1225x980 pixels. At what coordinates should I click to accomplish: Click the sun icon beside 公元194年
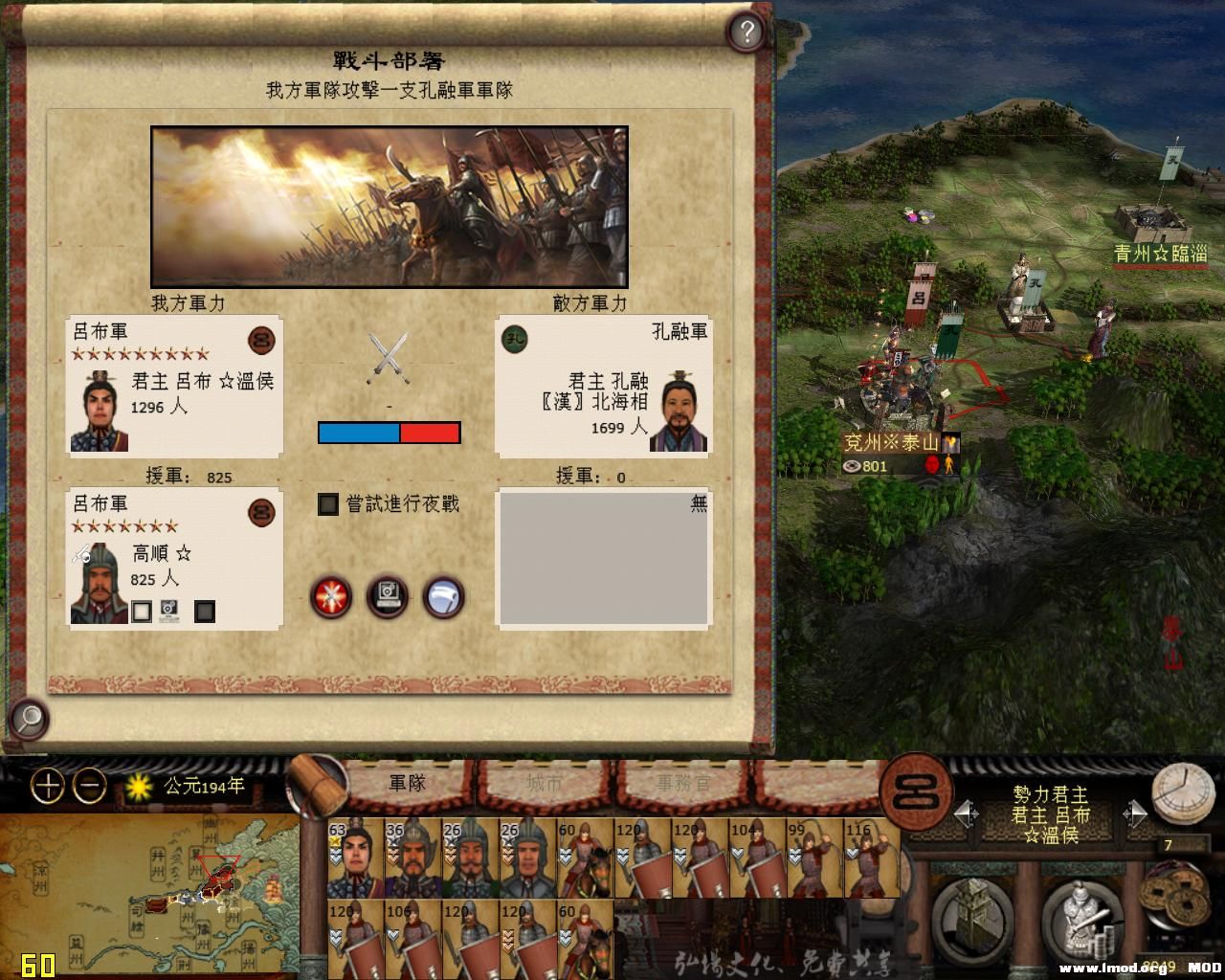pos(137,784)
